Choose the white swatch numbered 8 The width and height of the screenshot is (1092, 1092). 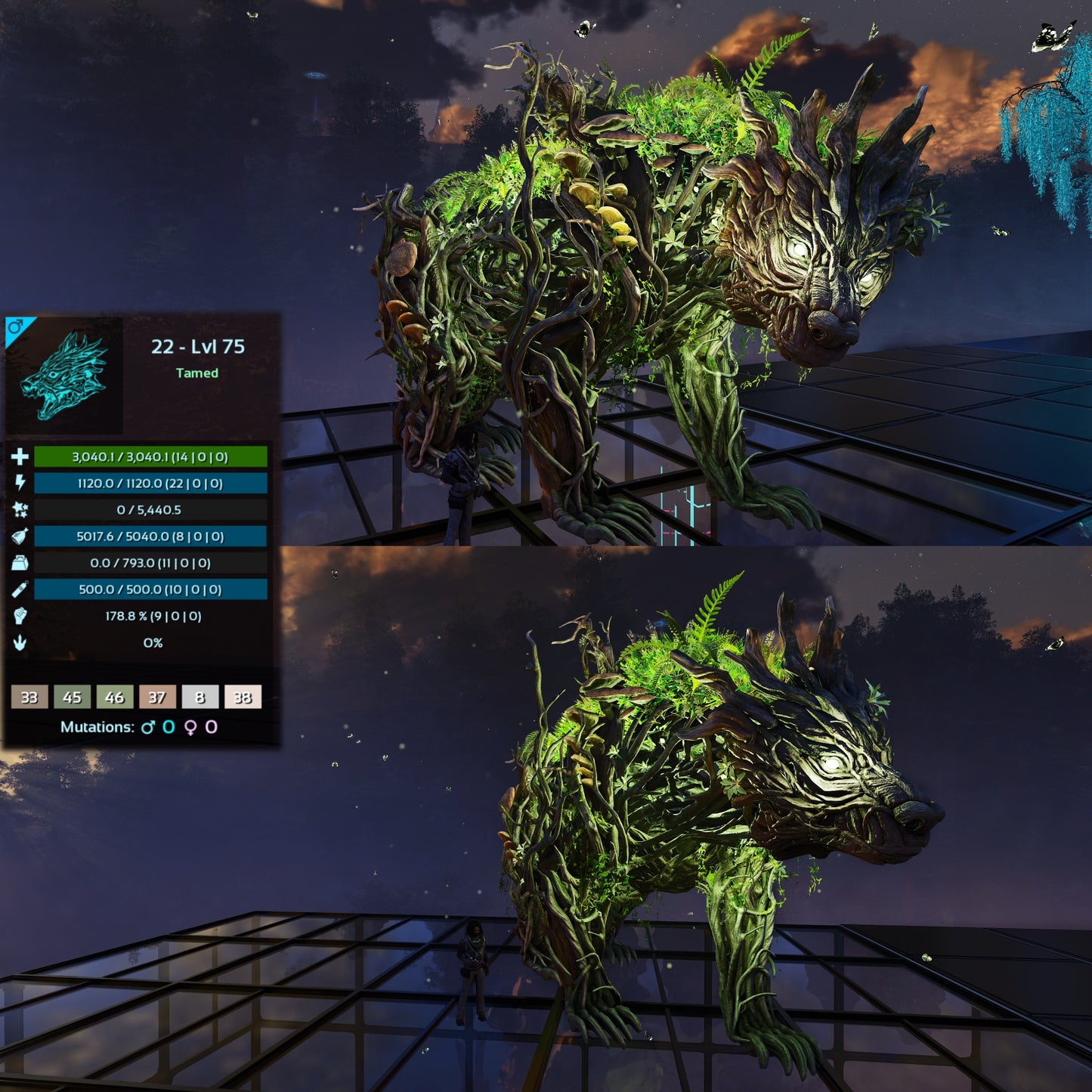pyautogui.click(x=200, y=697)
